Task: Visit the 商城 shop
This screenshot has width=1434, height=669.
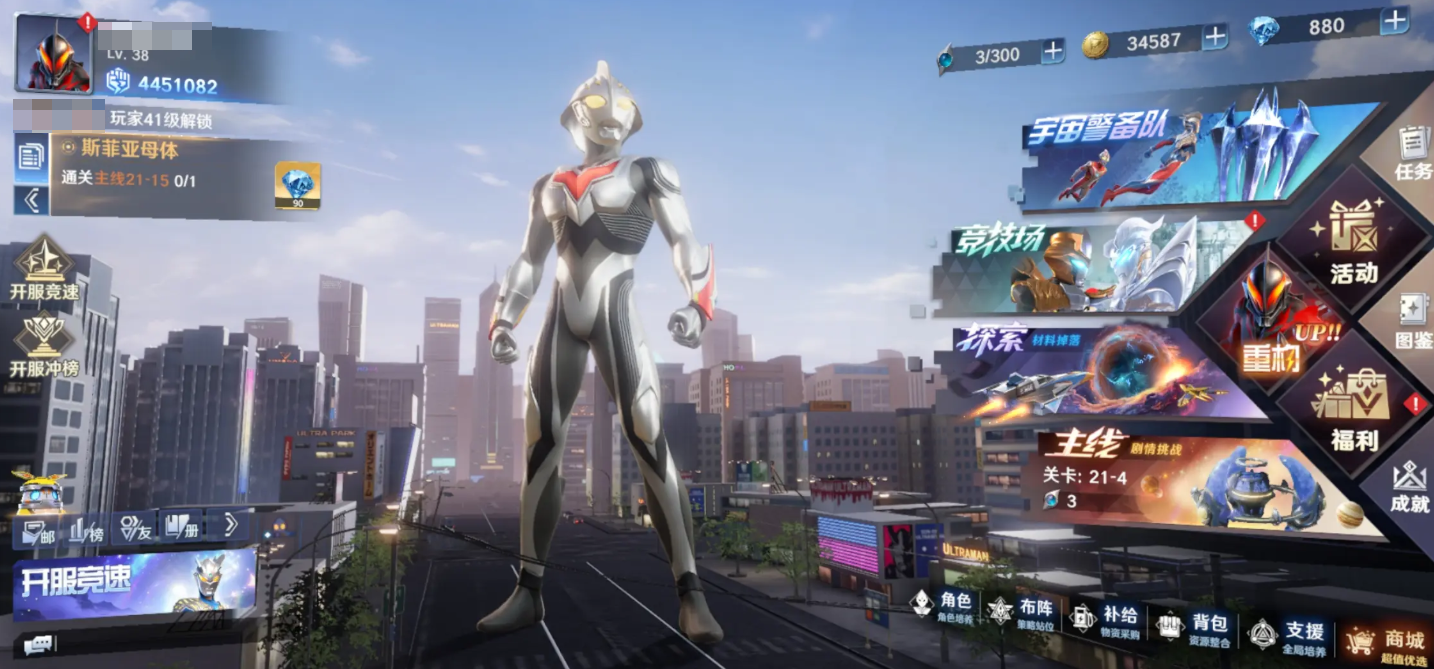Action: tap(1386, 642)
